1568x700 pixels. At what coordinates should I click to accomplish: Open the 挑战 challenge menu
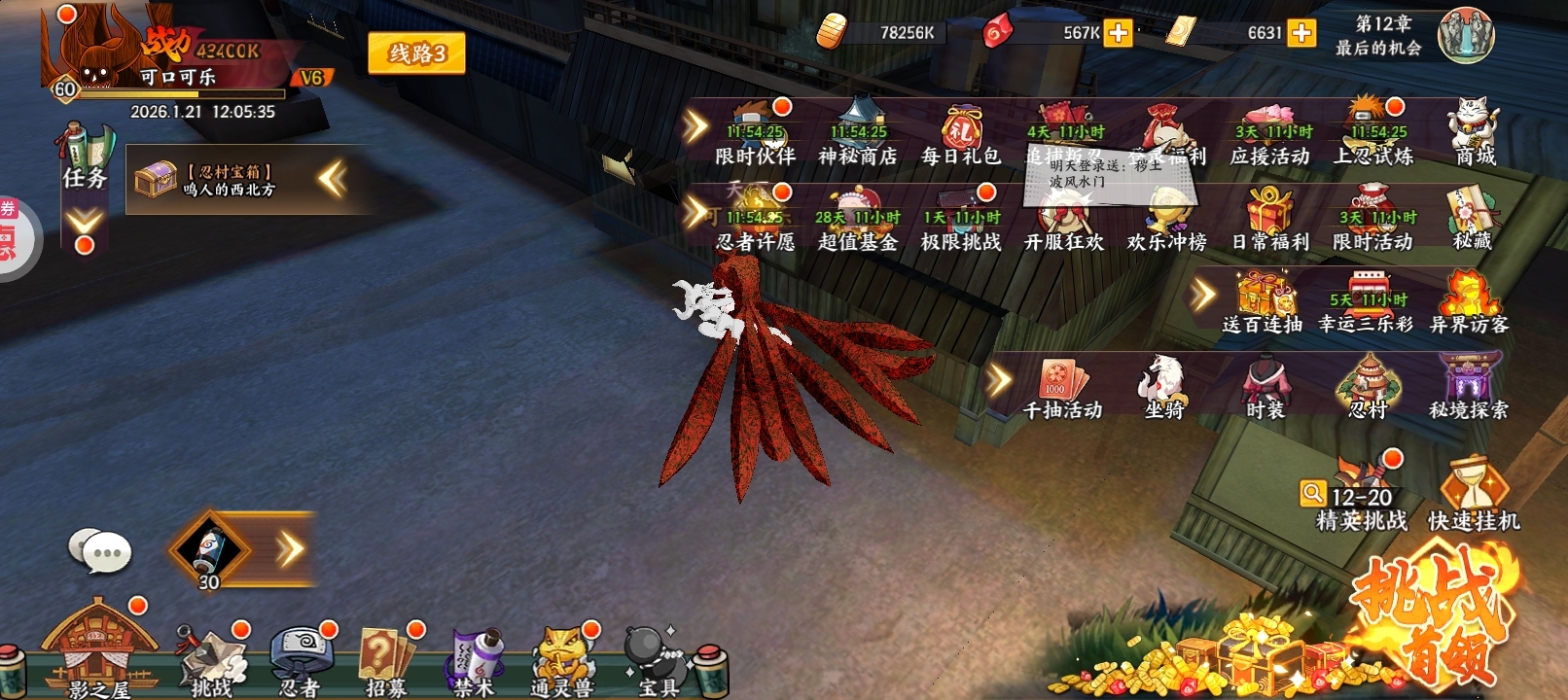tap(212, 661)
